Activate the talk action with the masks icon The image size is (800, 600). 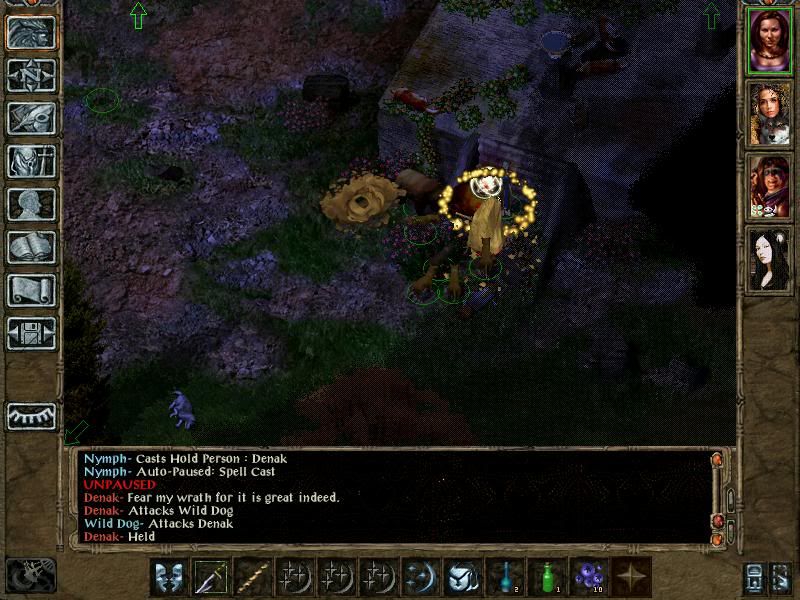[x=169, y=577]
